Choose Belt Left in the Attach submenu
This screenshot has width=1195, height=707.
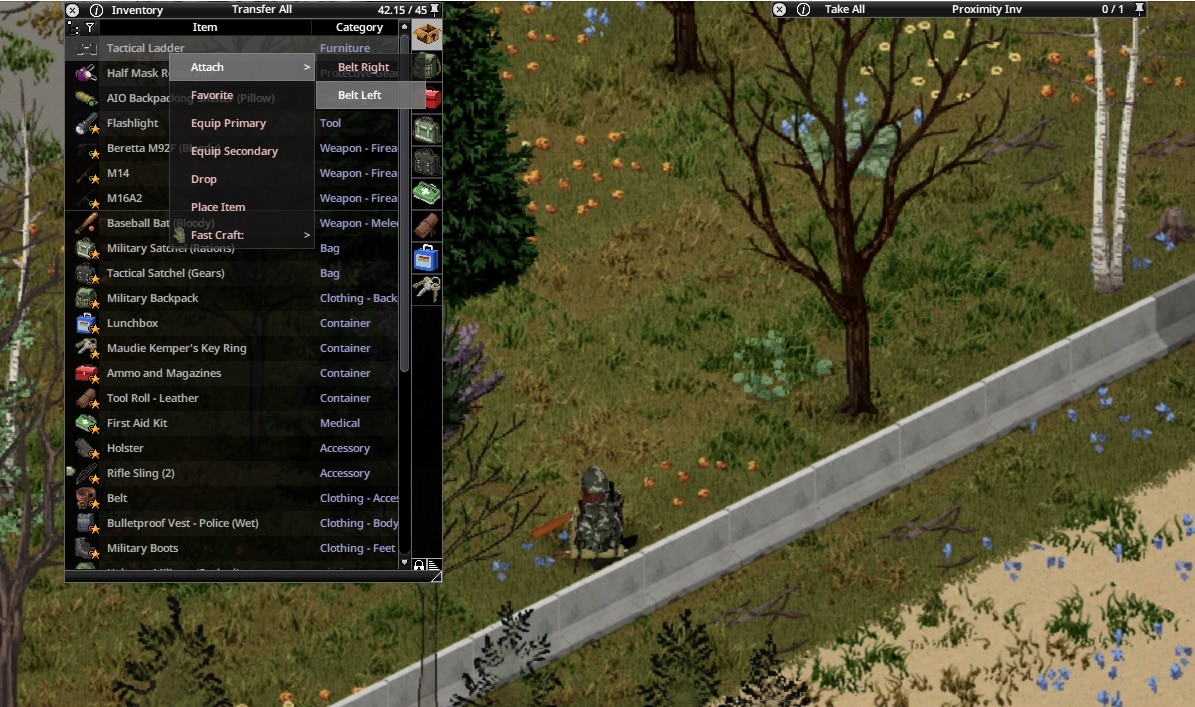[x=360, y=95]
